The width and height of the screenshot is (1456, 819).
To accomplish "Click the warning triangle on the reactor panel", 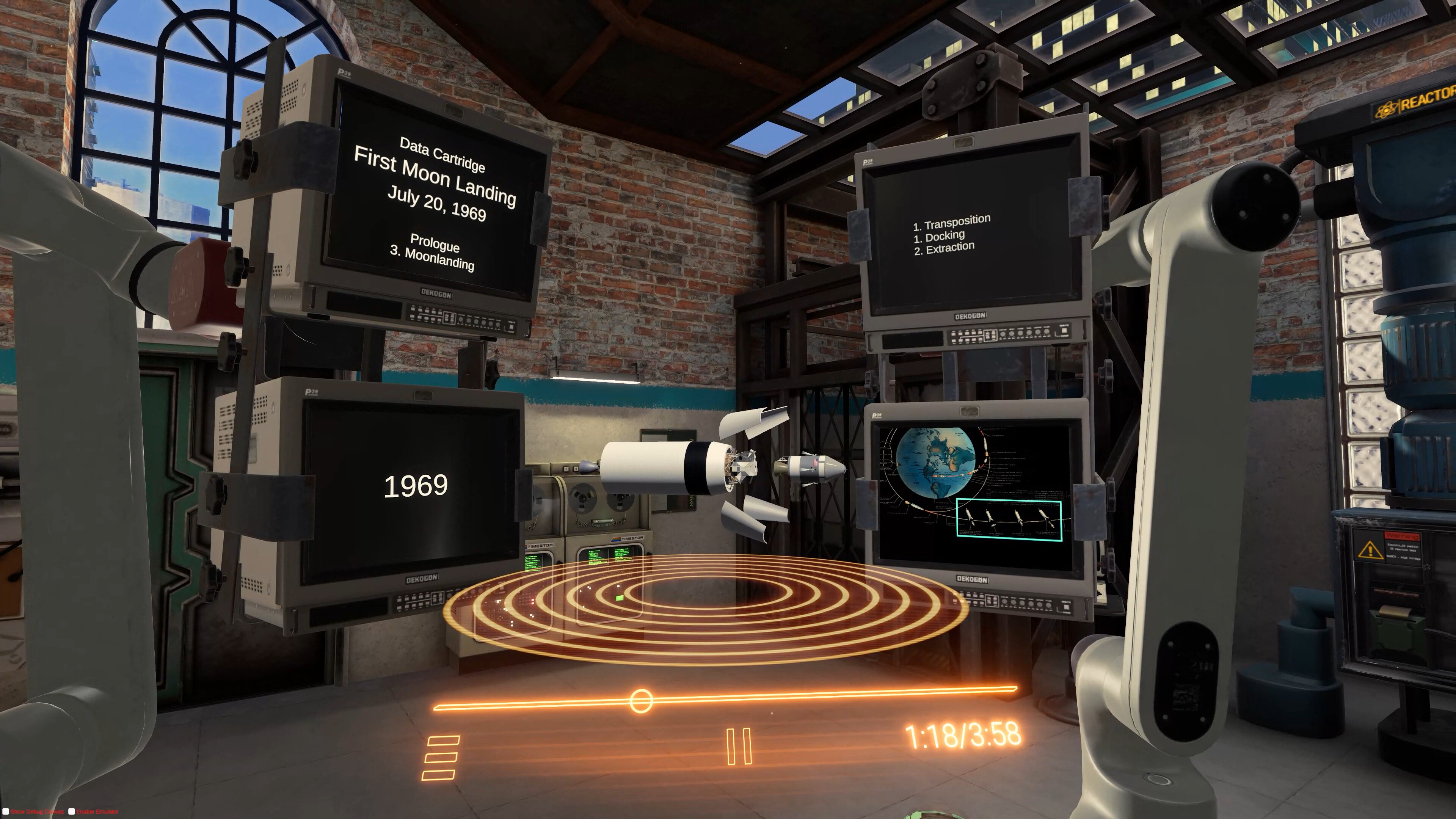I will (1370, 550).
